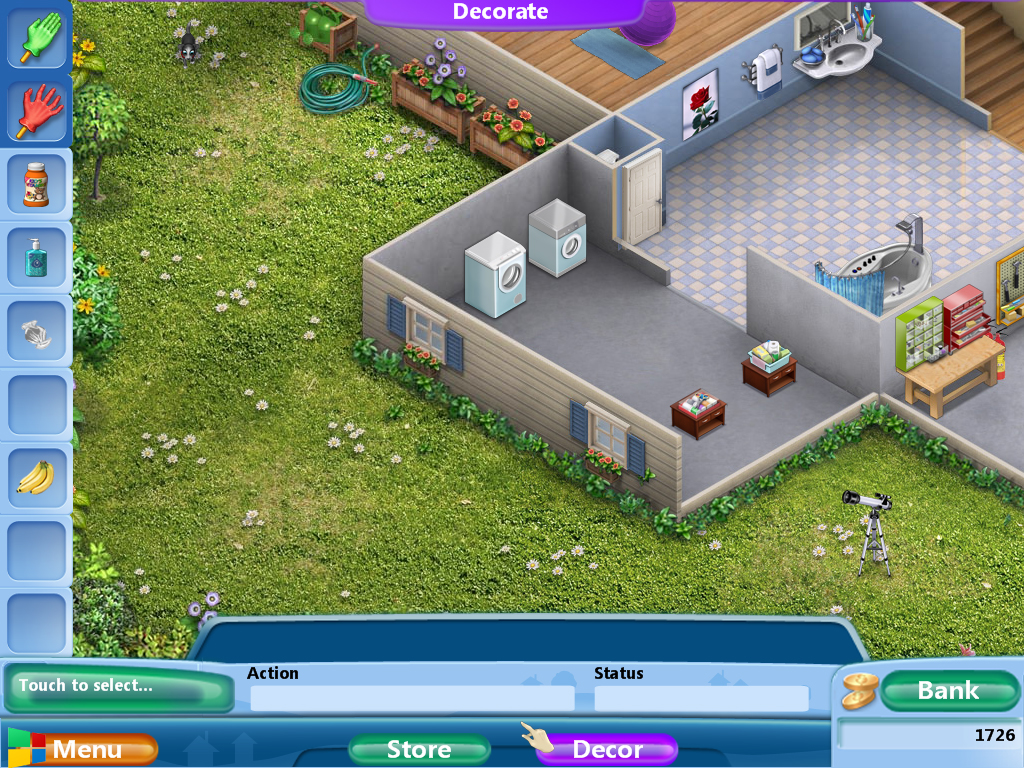Open the Menu button
The height and width of the screenshot is (768, 1024).
[86, 749]
